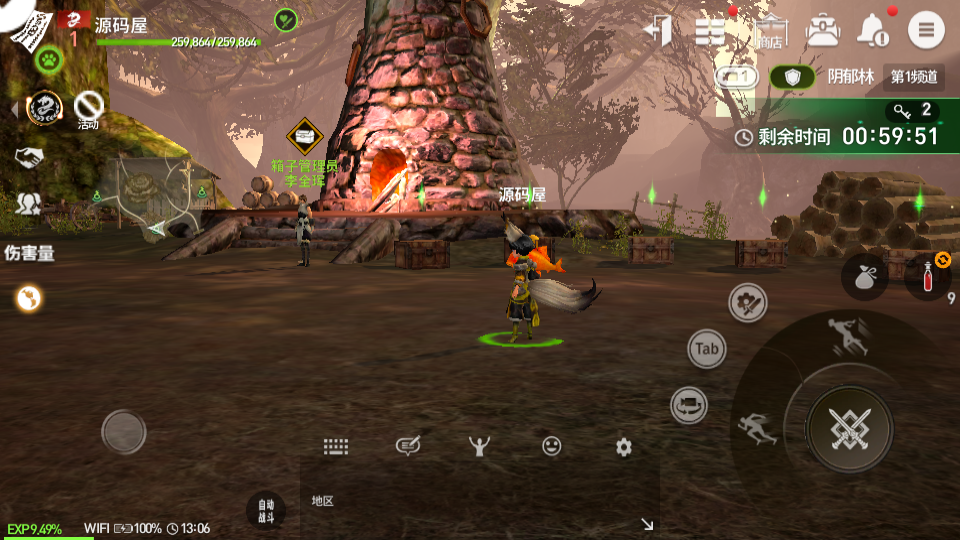Open chat settings gear icon
Viewport: 960px width, 540px height.
[624, 447]
